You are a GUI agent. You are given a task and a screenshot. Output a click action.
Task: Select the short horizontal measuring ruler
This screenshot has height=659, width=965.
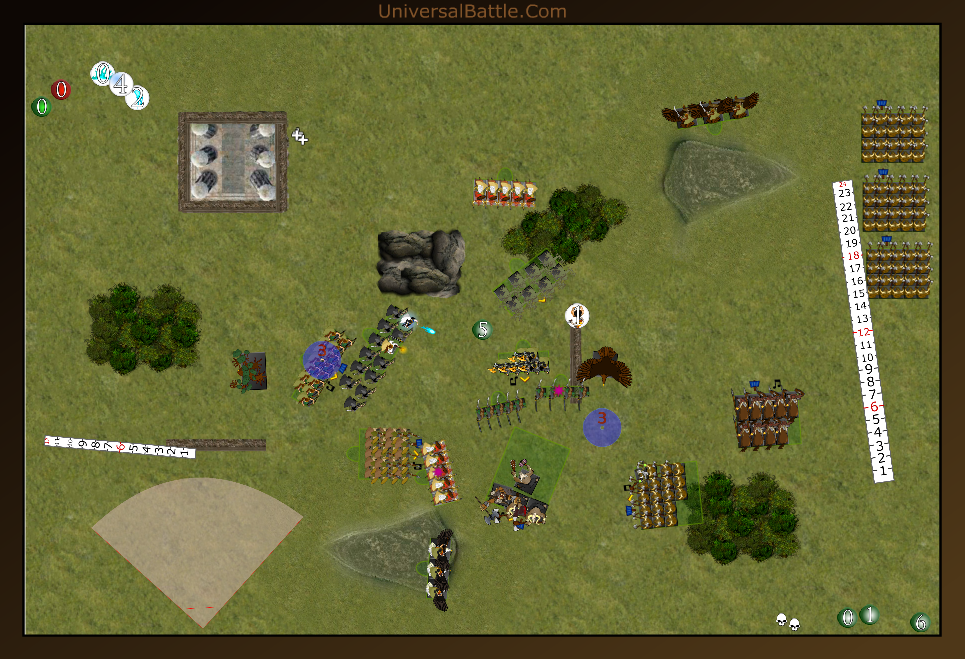tap(119, 446)
